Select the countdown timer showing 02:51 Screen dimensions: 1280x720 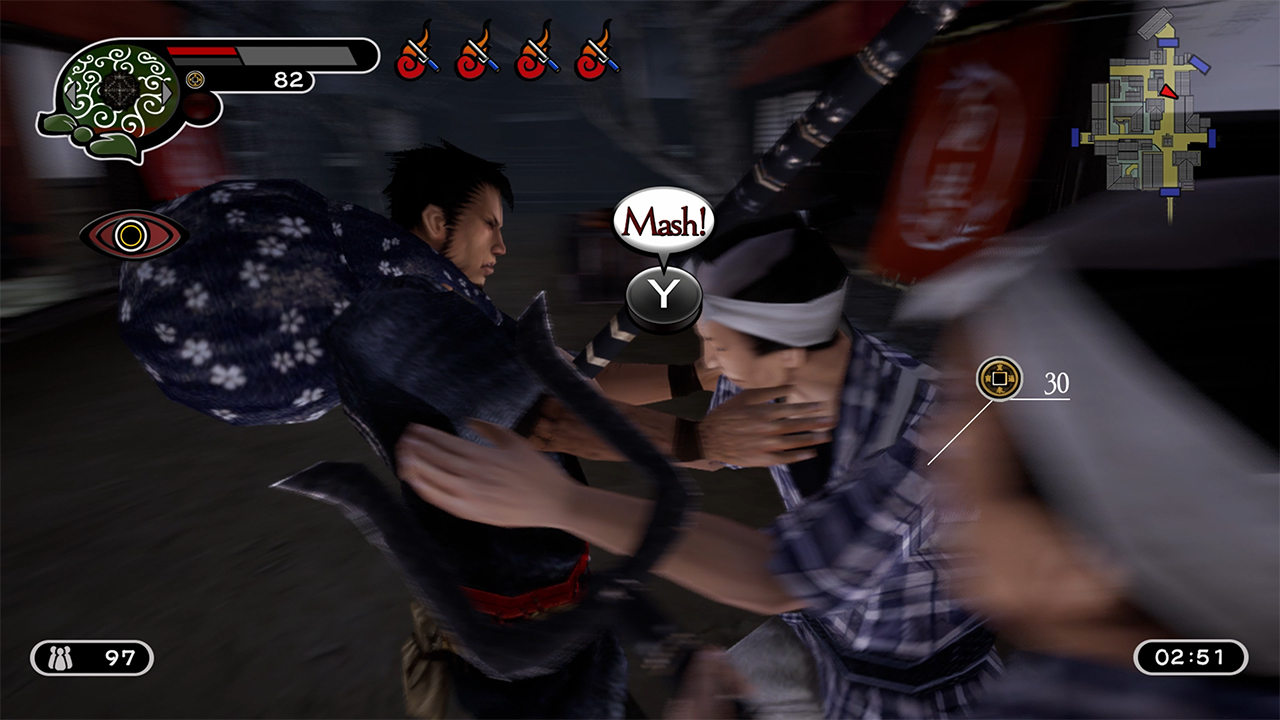coord(1192,656)
